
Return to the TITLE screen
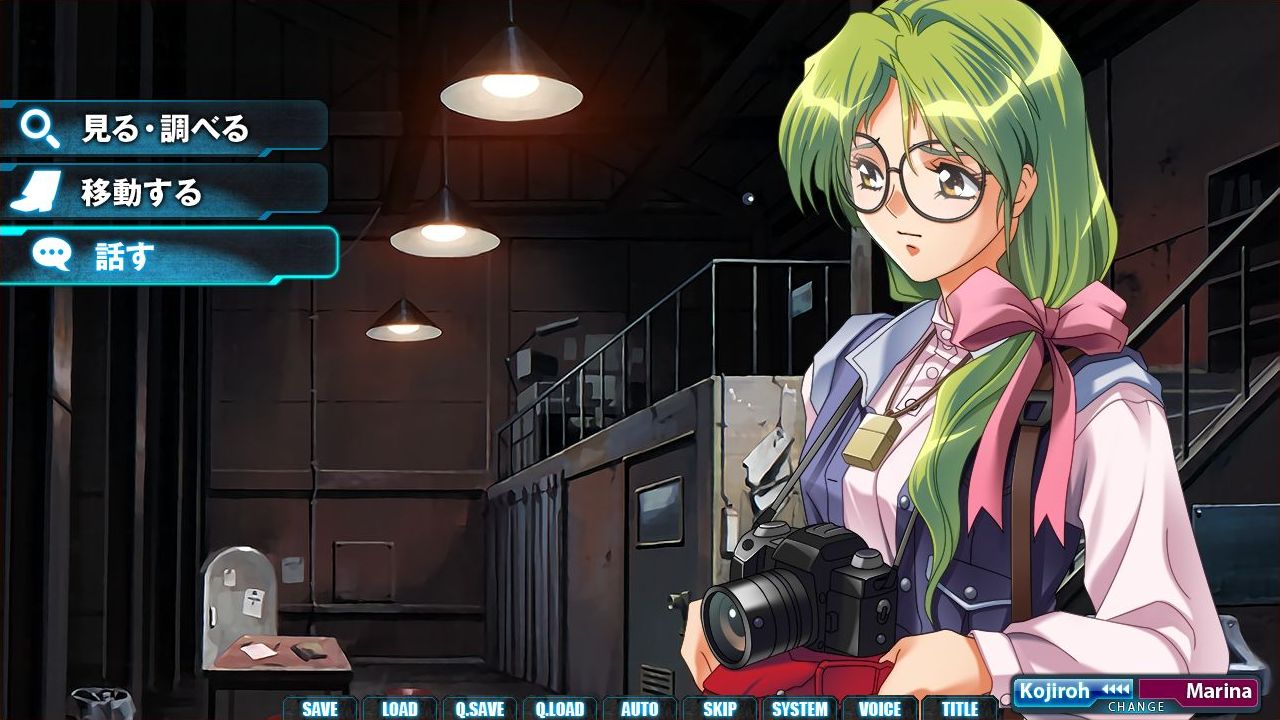959,707
